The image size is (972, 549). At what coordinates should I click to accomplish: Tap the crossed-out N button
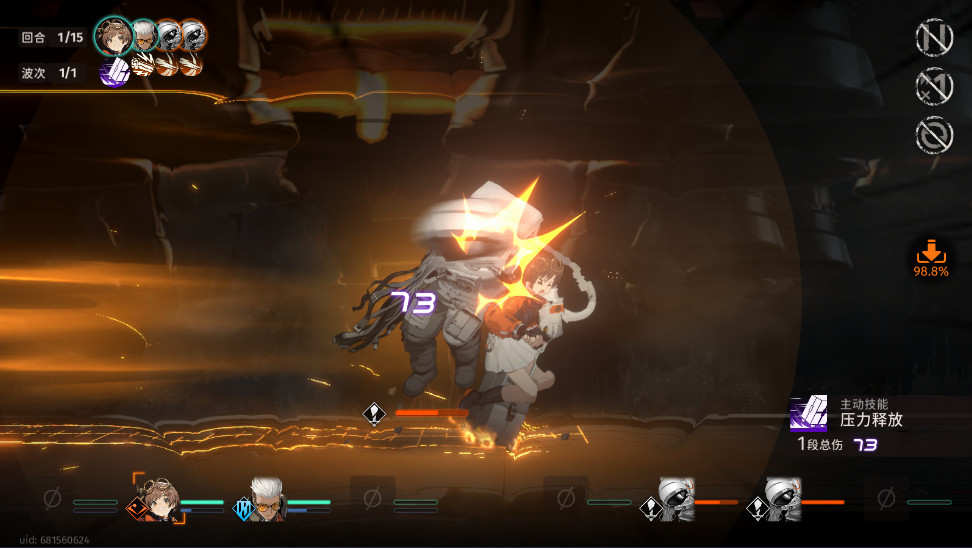934,38
